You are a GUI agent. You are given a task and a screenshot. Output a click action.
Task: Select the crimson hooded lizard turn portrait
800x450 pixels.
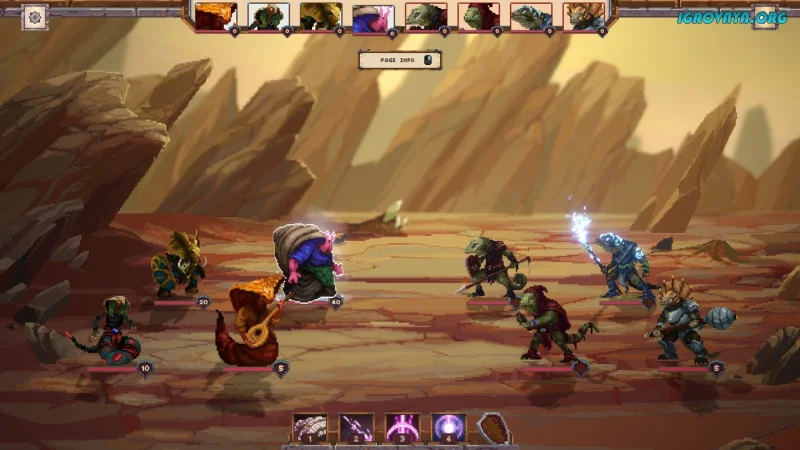click(x=478, y=16)
